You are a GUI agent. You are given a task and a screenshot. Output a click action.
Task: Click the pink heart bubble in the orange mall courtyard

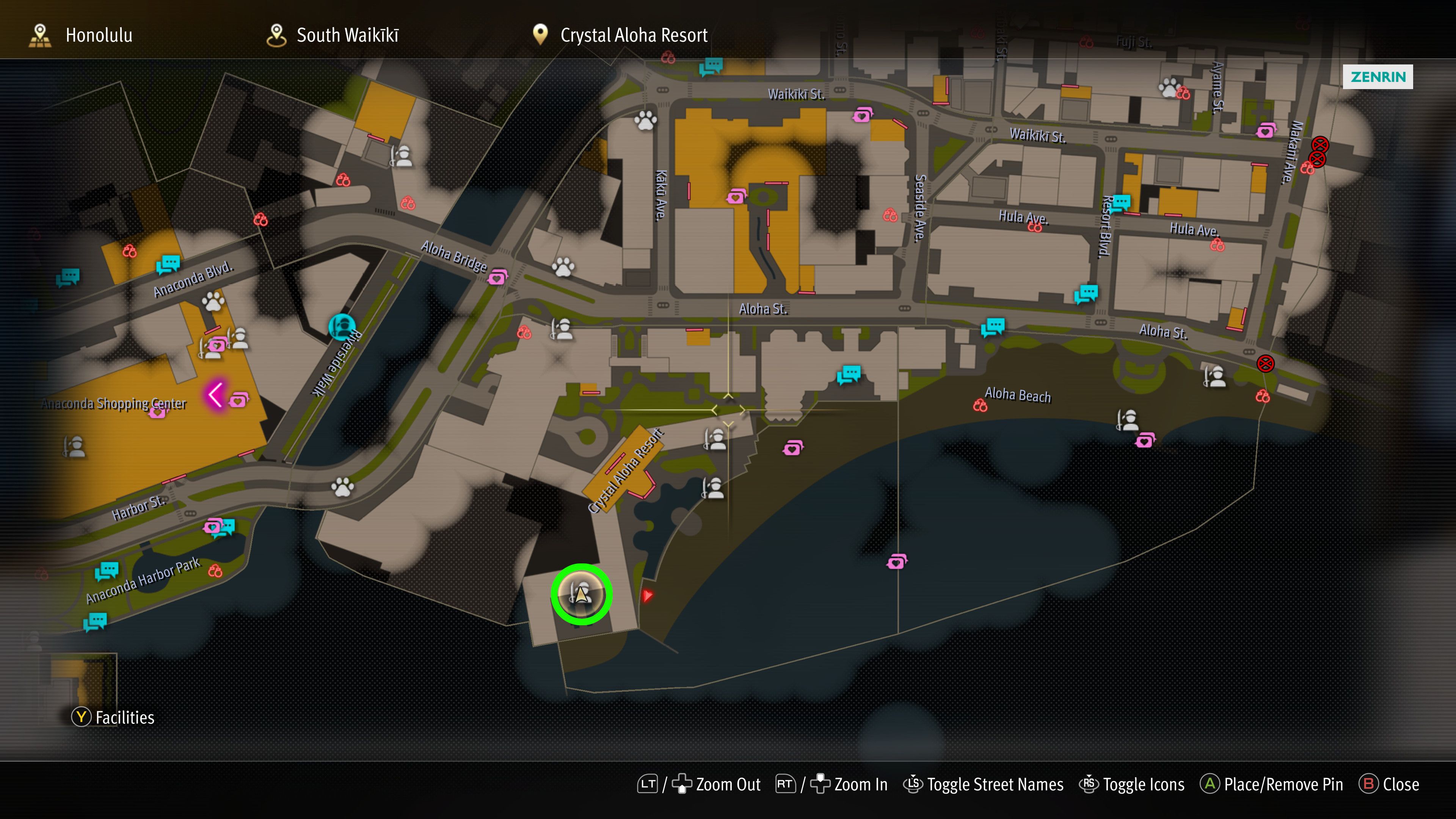[736, 197]
